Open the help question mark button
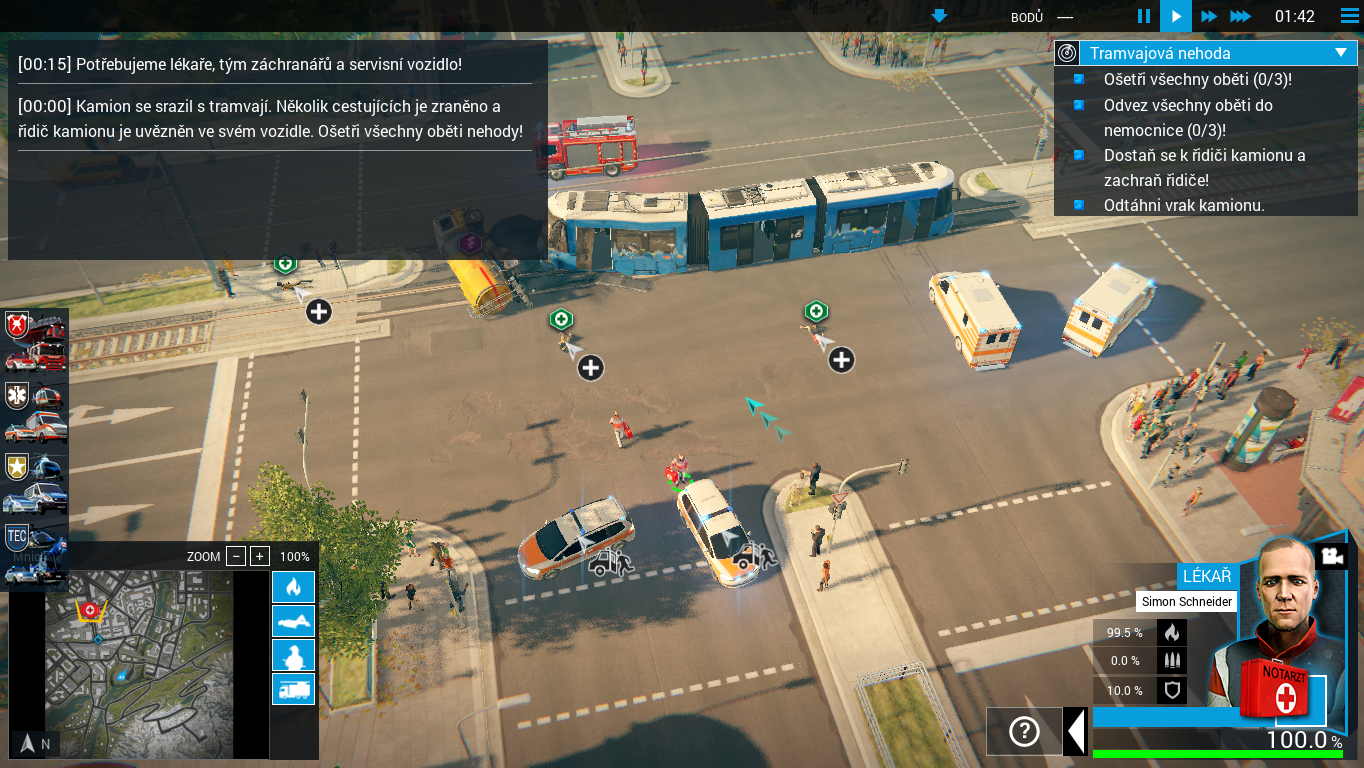The image size is (1364, 768). coord(1024,731)
